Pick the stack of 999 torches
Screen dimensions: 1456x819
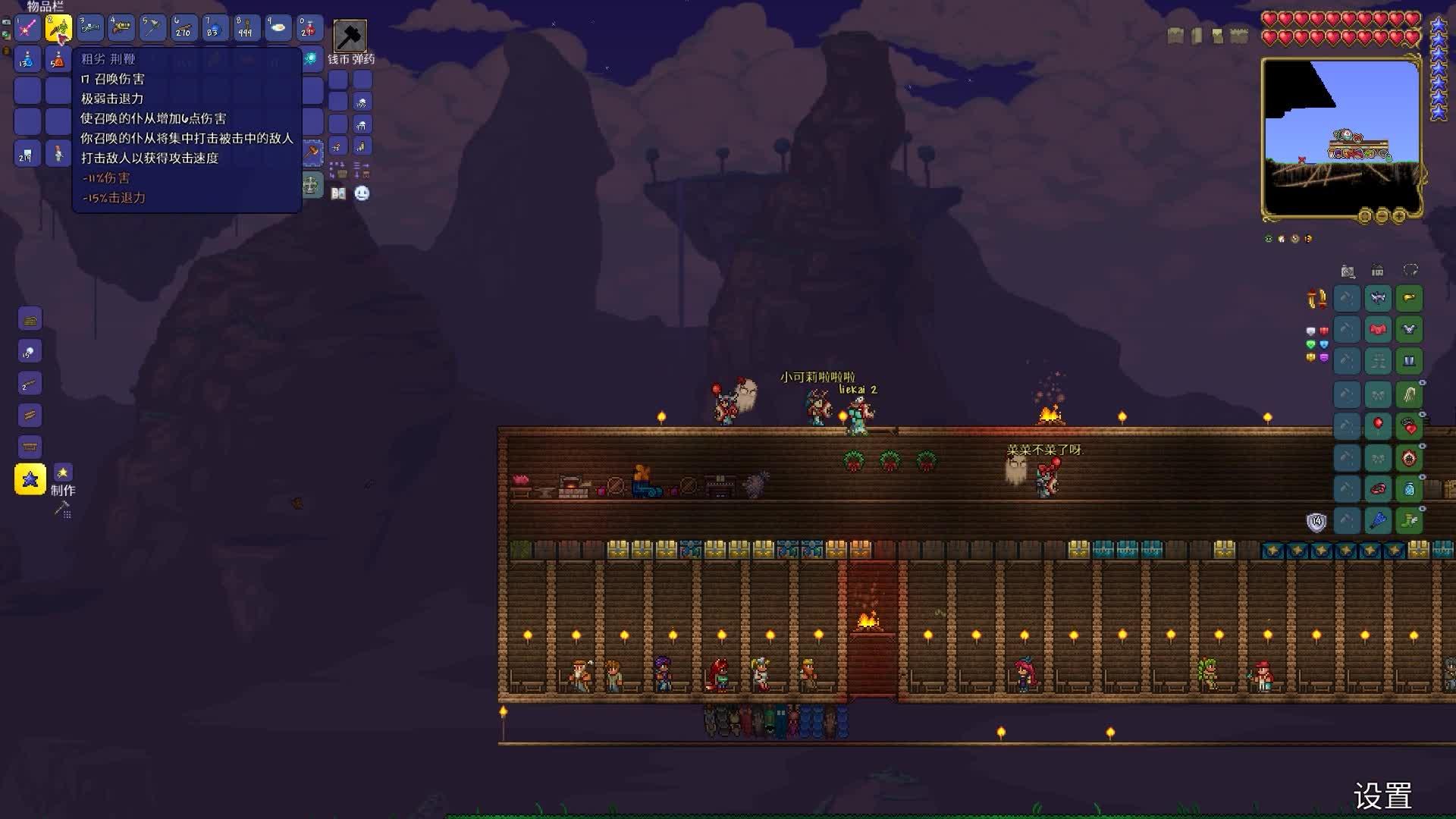[246, 29]
